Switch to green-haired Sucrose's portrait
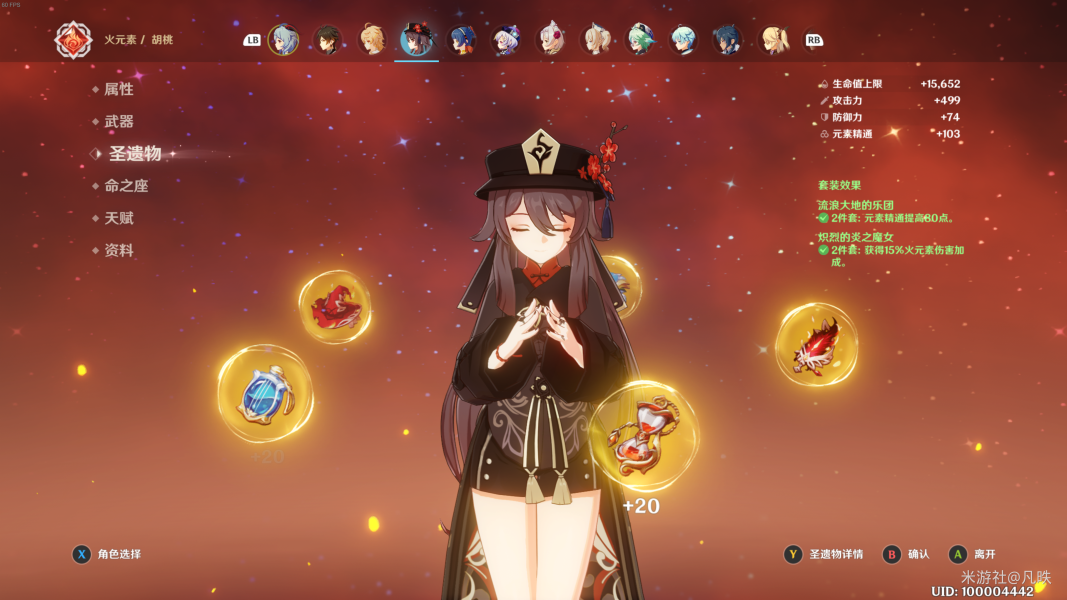 [639, 40]
